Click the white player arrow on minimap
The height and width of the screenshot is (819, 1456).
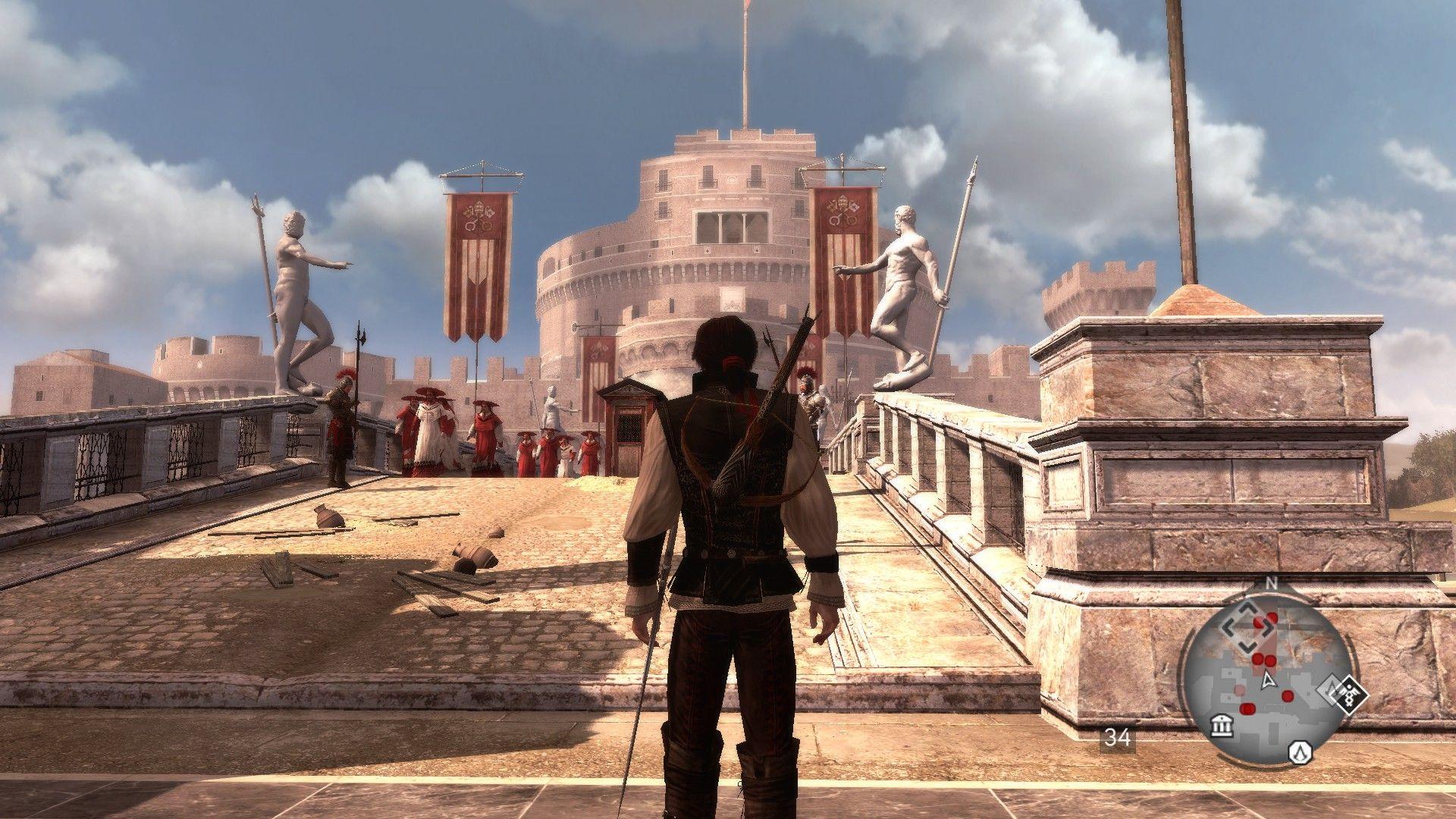[x=1267, y=680]
